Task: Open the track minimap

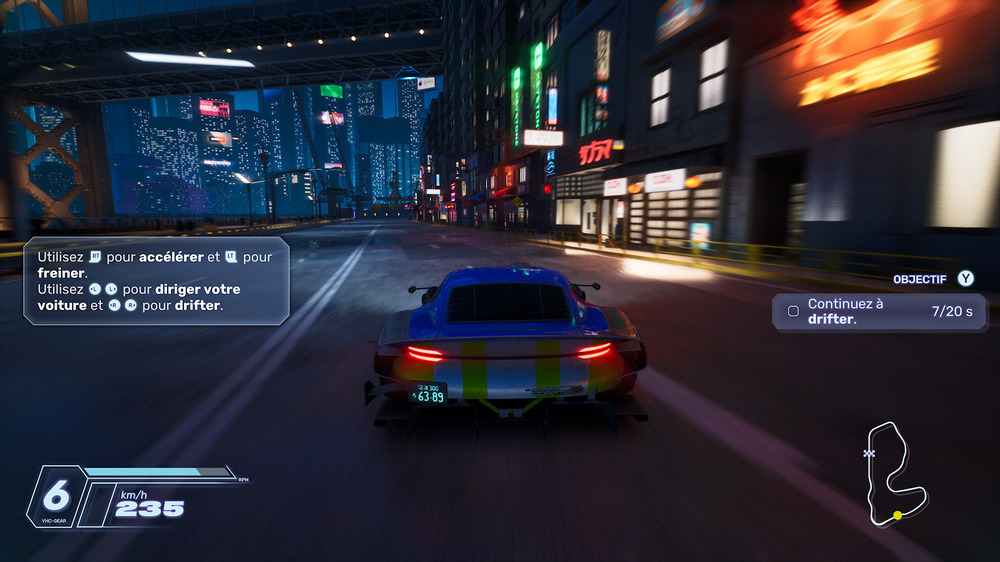Action: [896, 472]
